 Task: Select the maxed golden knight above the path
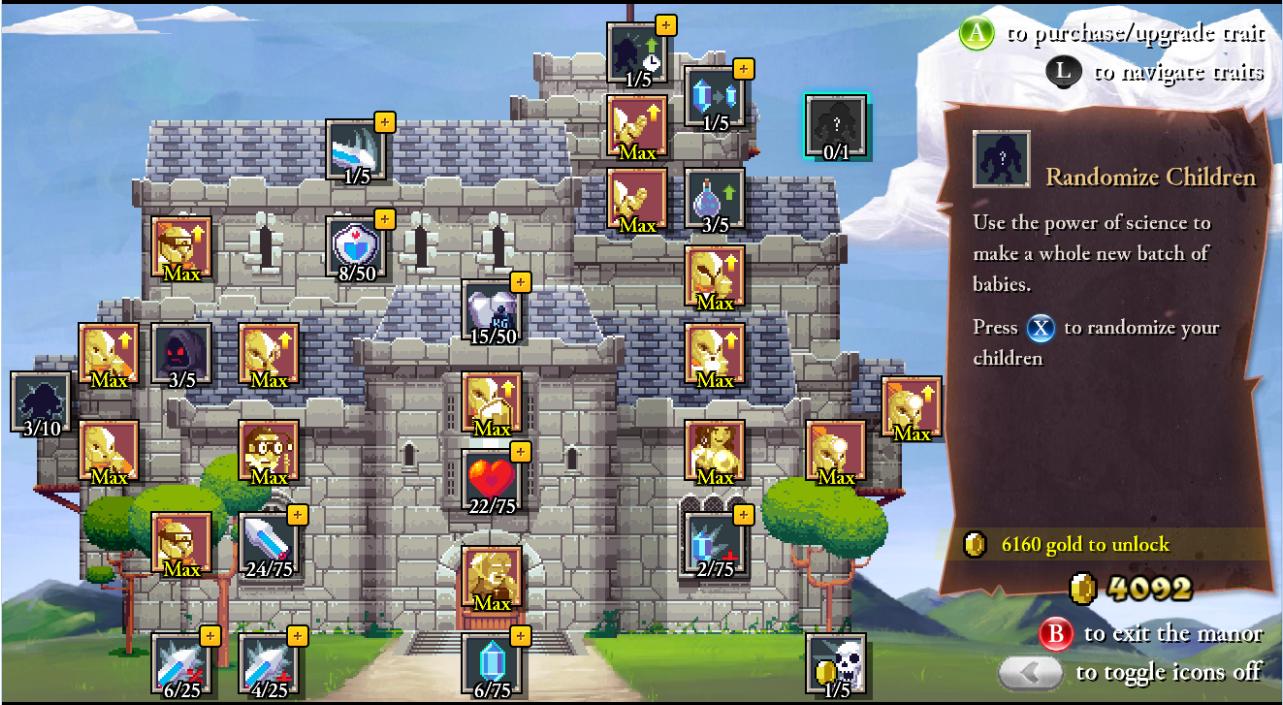click(x=491, y=577)
